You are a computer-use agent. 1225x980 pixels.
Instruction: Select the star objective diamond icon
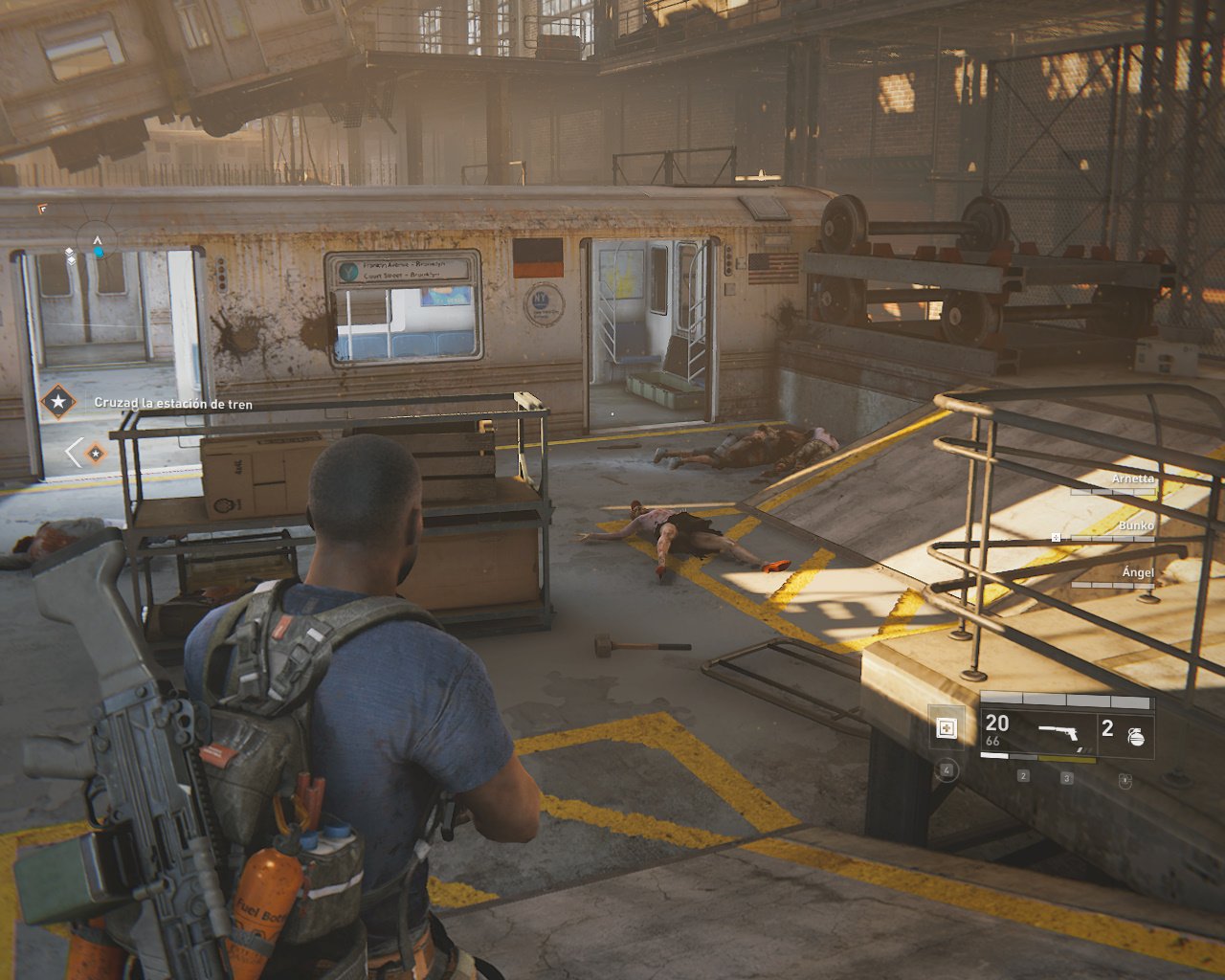(58, 402)
